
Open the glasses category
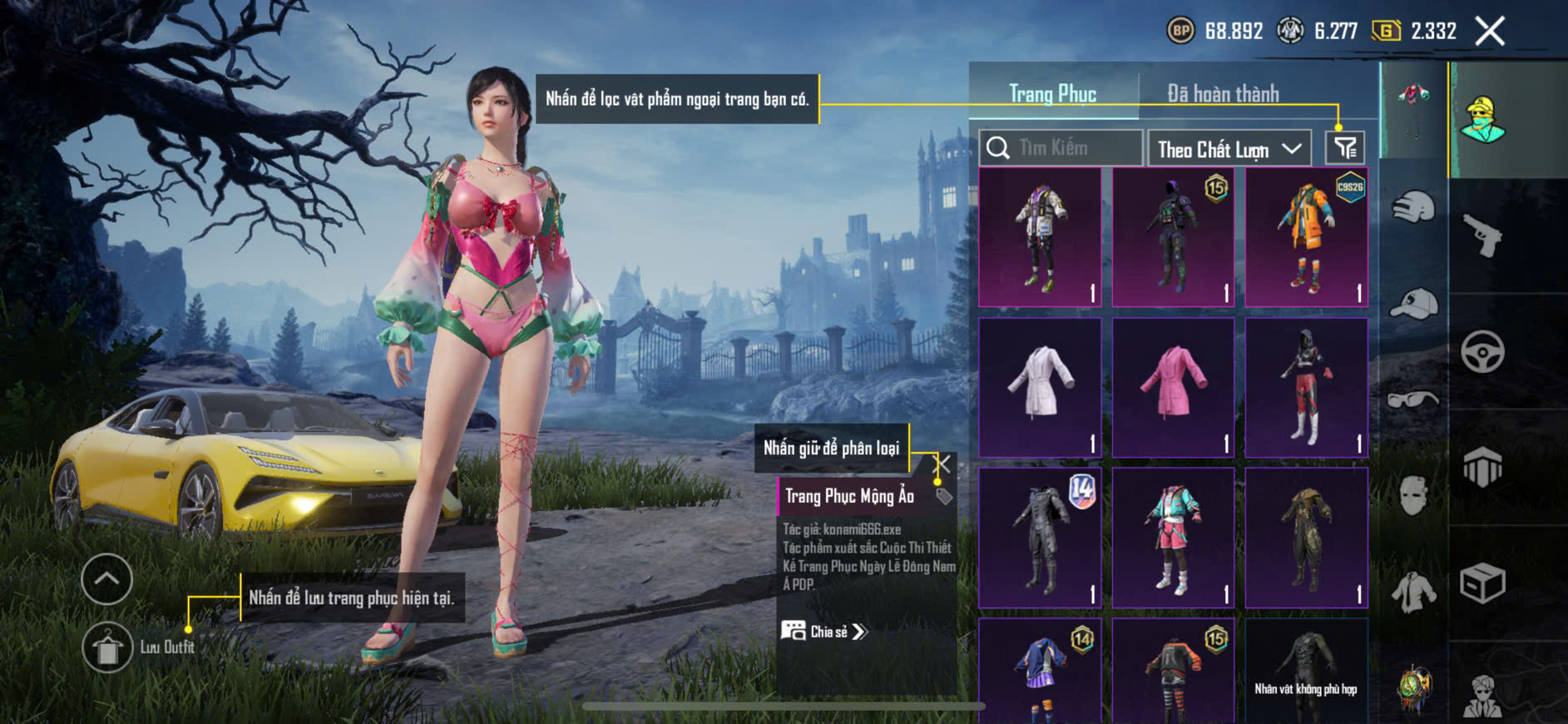(x=1412, y=399)
